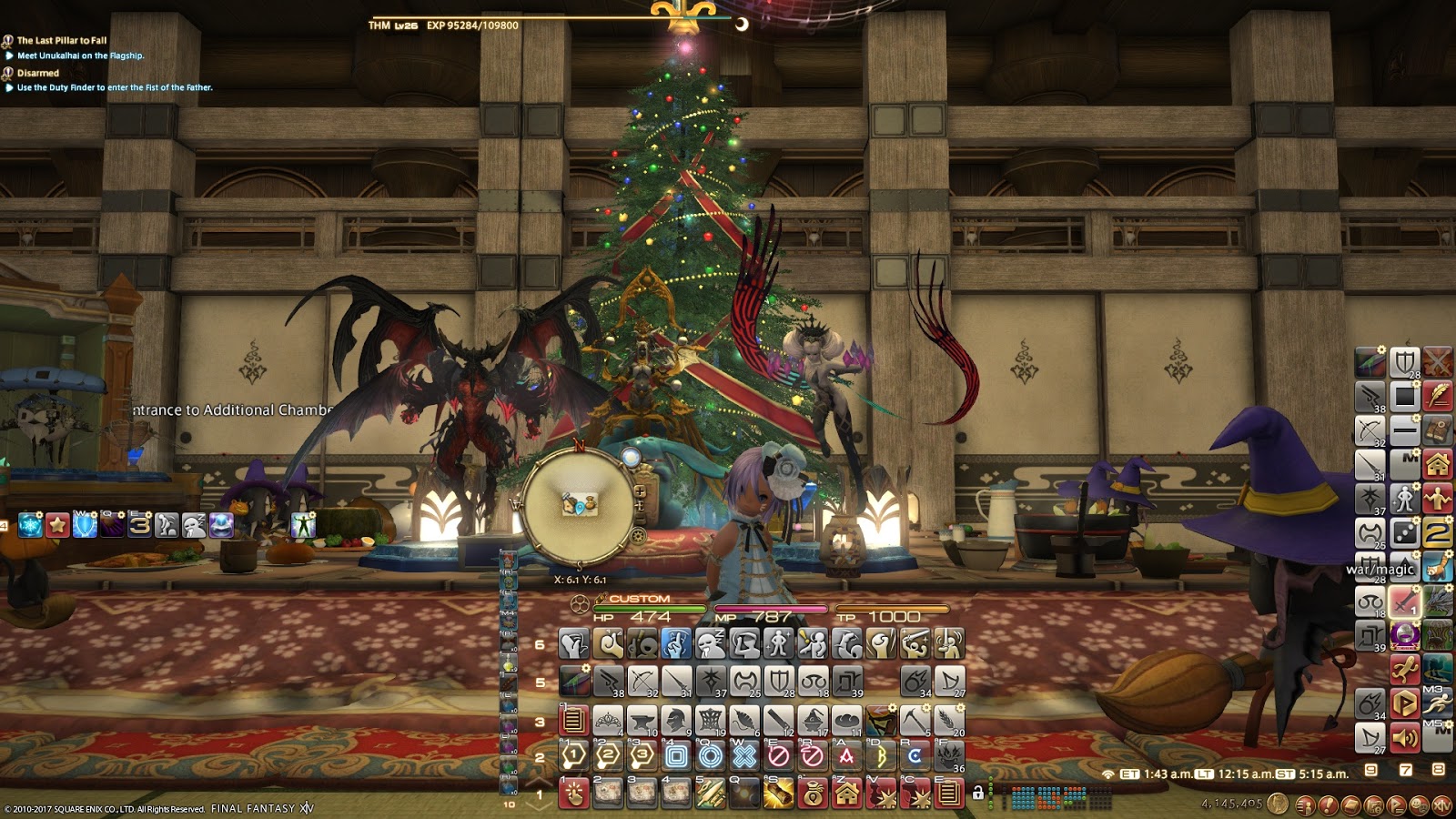Viewport: 1456px width, 819px height.
Task: Toggle the hotbar lock padlock
Action: click(978, 793)
